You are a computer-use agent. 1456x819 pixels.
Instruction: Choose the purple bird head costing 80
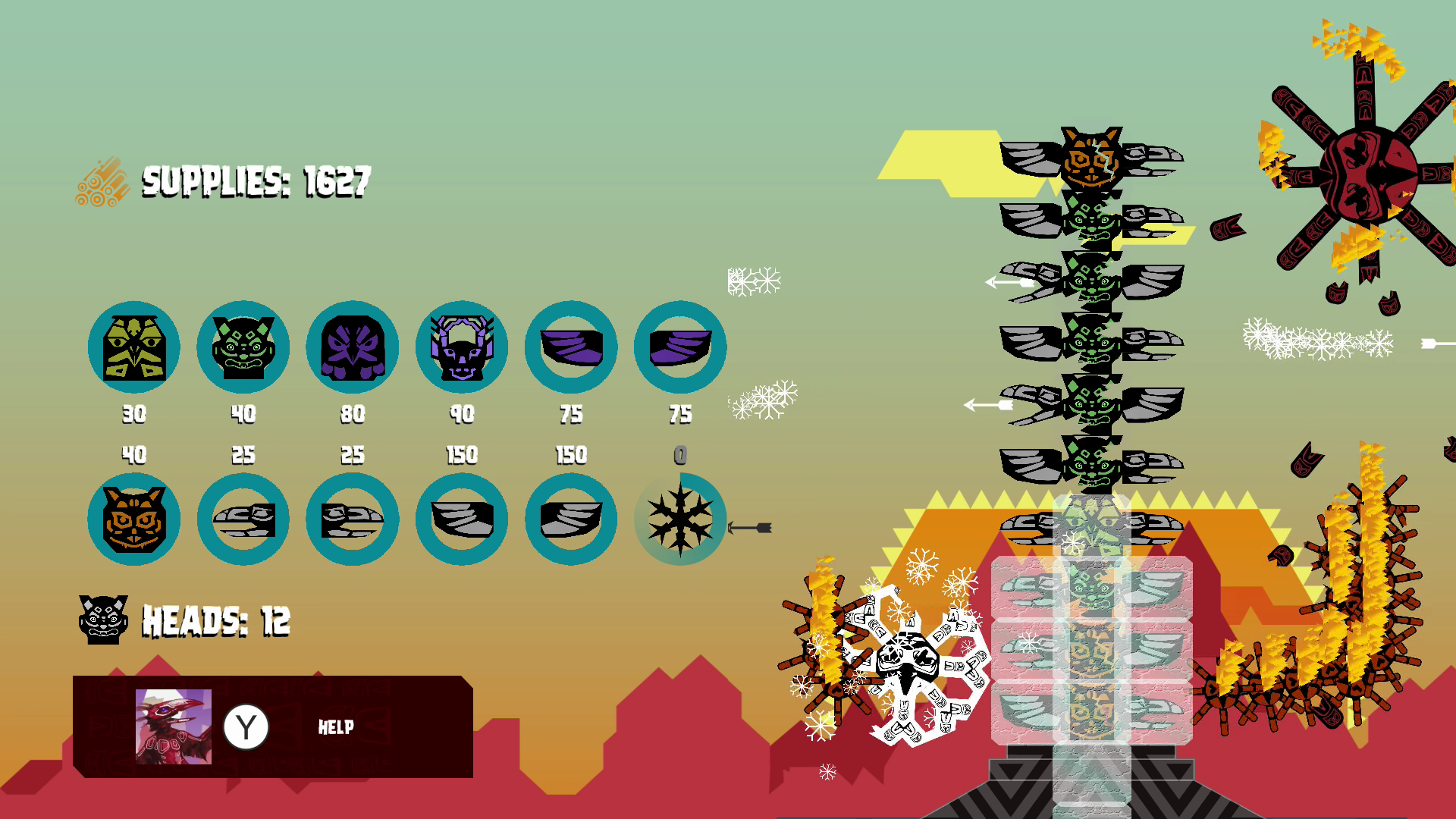click(353, 347)
